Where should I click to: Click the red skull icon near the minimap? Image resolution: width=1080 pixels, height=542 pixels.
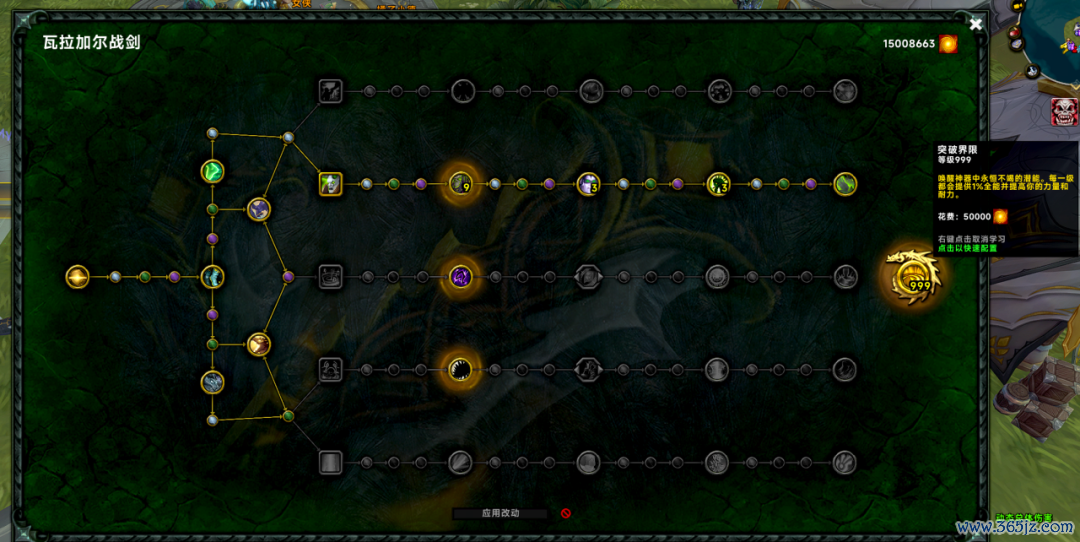point(1064,111)
